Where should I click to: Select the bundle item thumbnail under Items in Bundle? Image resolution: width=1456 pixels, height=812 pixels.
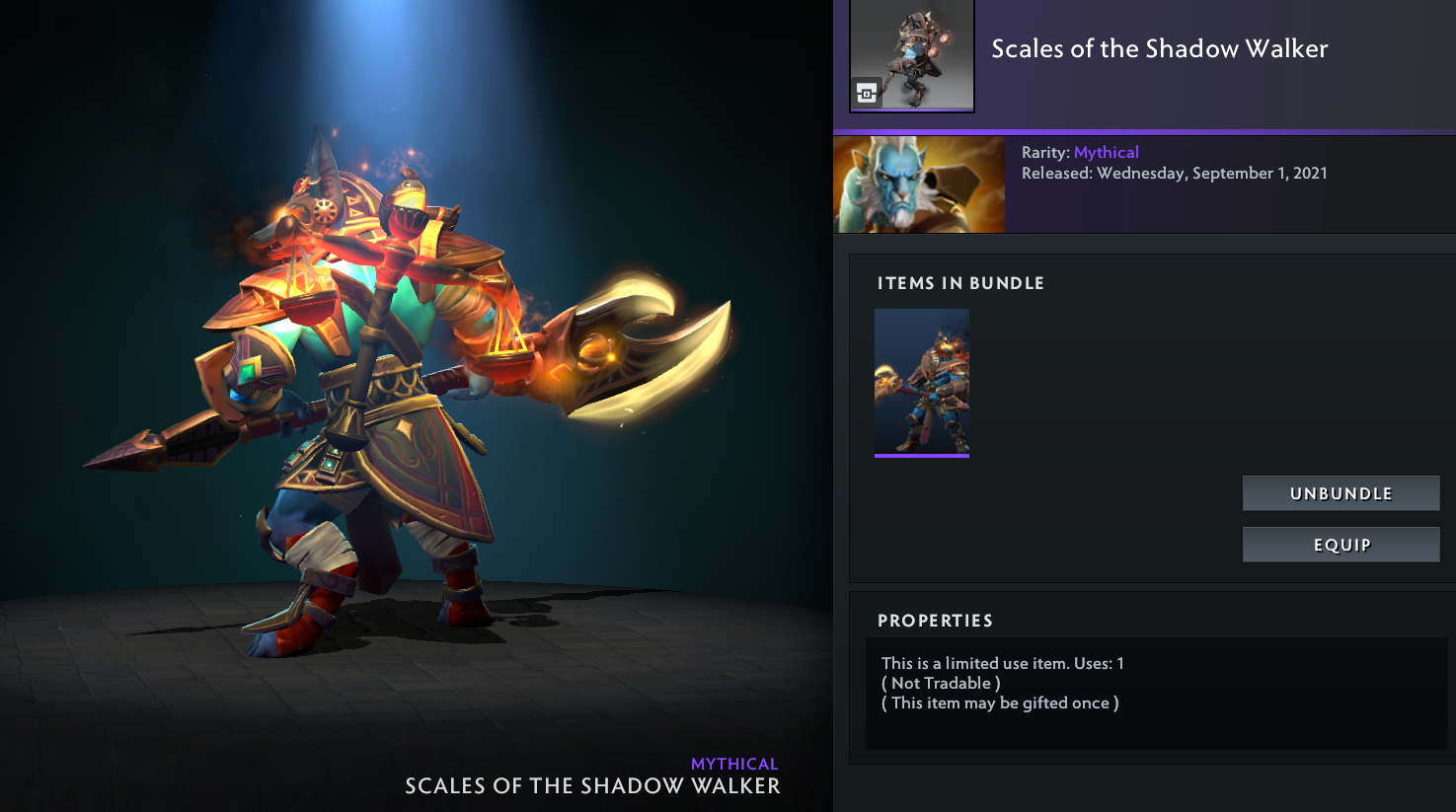tap(922, 382)
